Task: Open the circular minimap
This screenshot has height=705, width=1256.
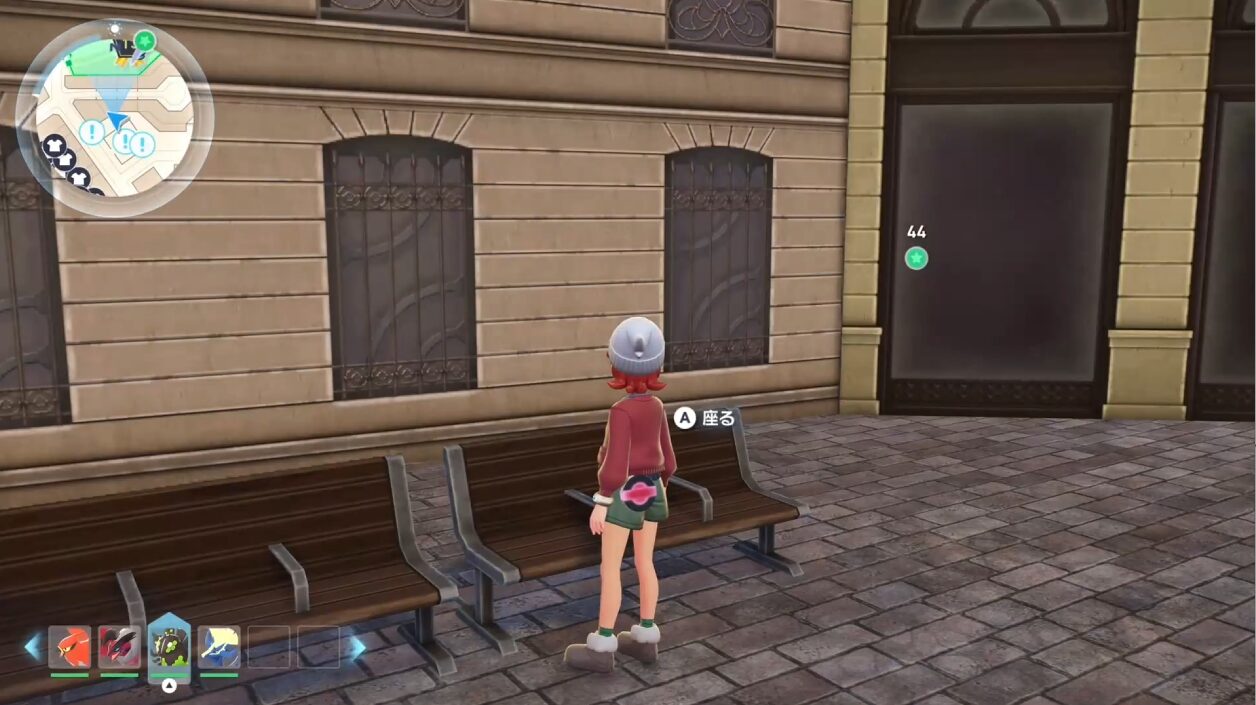Action: coord(114,118)
